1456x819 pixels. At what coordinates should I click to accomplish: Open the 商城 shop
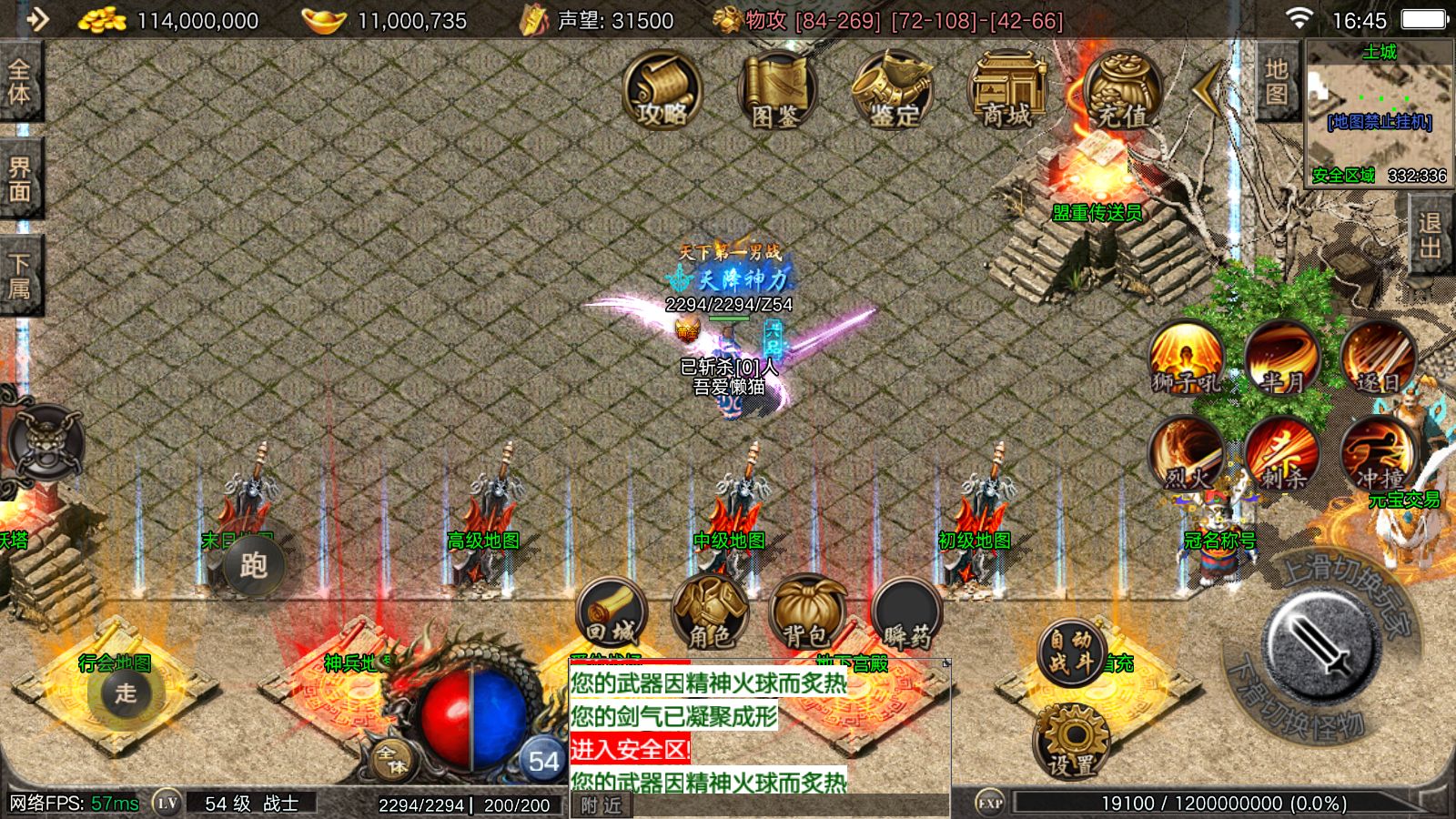pyautogui.click(x=1006, y=90)
